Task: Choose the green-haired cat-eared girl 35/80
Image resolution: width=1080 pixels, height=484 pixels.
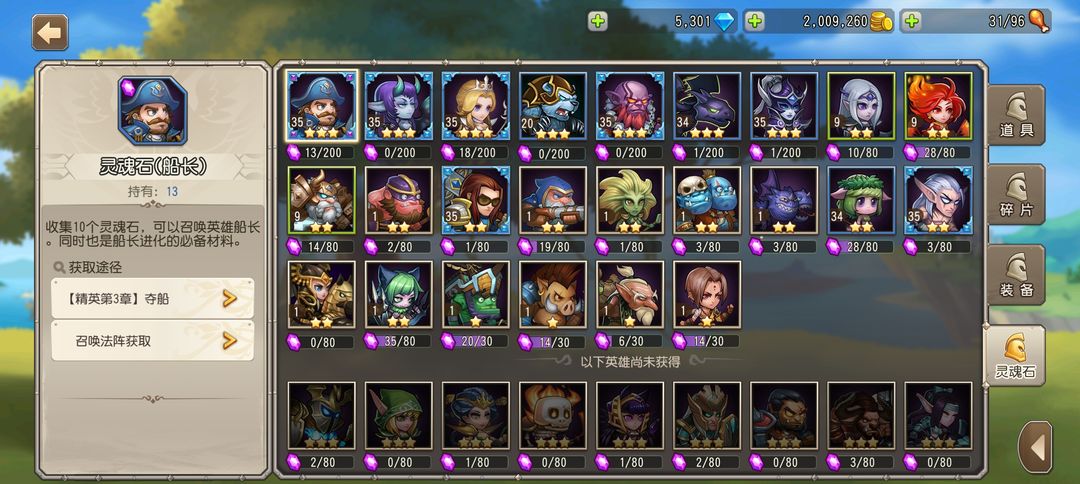Action: [399, 295]
